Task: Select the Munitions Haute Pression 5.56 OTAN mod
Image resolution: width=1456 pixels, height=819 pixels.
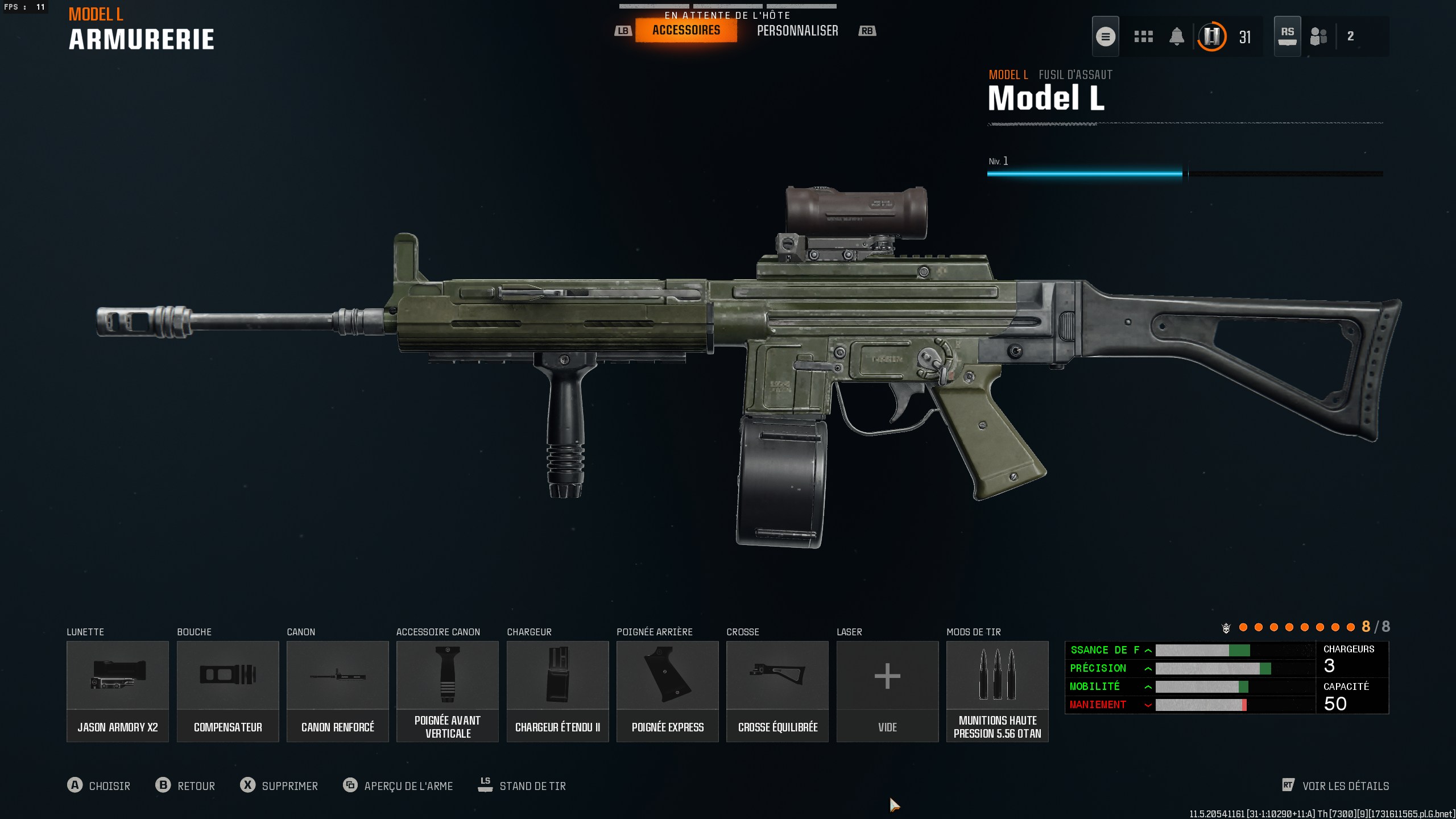Action: pyautogui.click(x=997, y=691)
